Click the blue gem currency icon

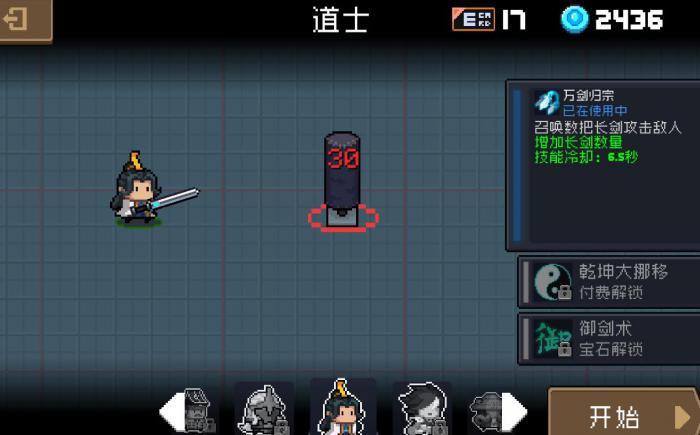pos(574,19)
